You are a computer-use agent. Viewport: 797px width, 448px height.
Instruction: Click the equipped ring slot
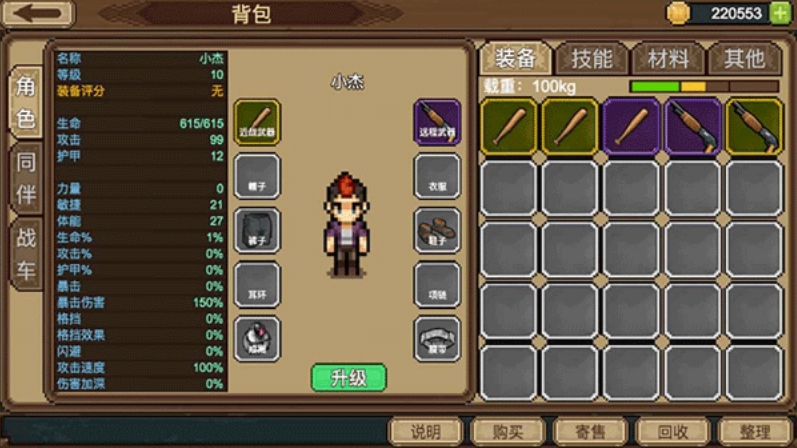(257, 339)
